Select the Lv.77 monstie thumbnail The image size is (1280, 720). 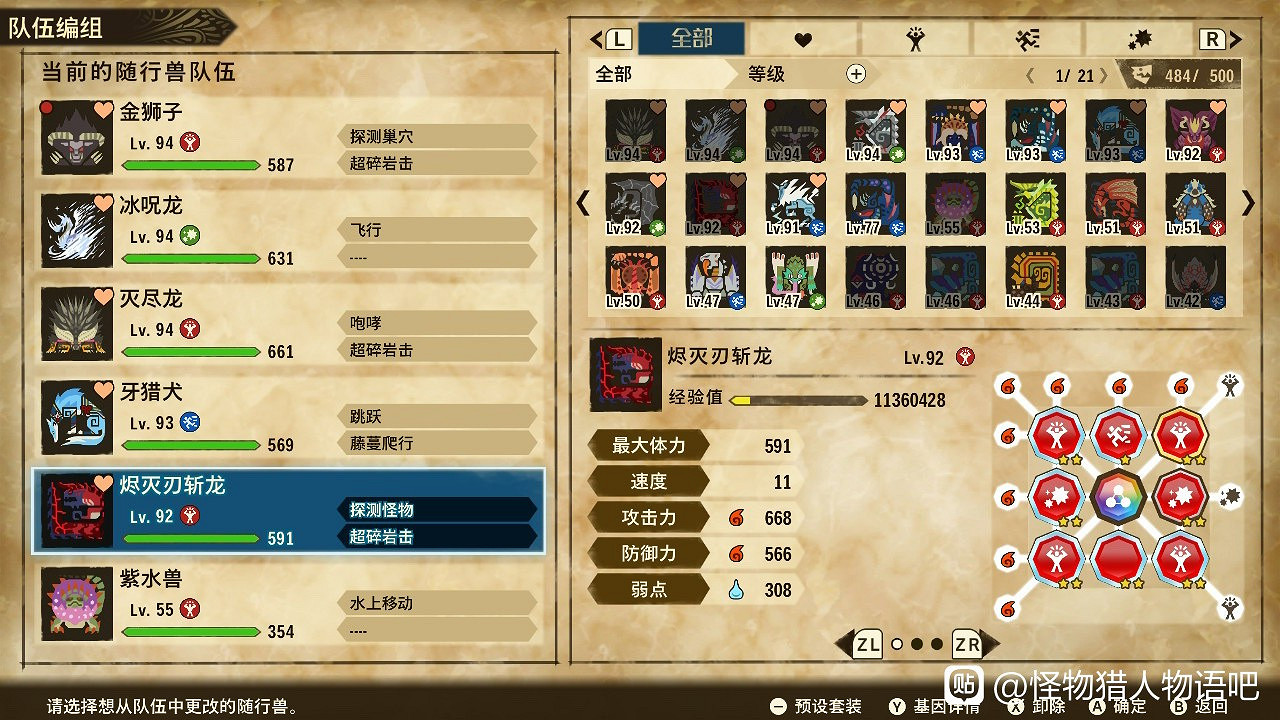tap(875, 205)
